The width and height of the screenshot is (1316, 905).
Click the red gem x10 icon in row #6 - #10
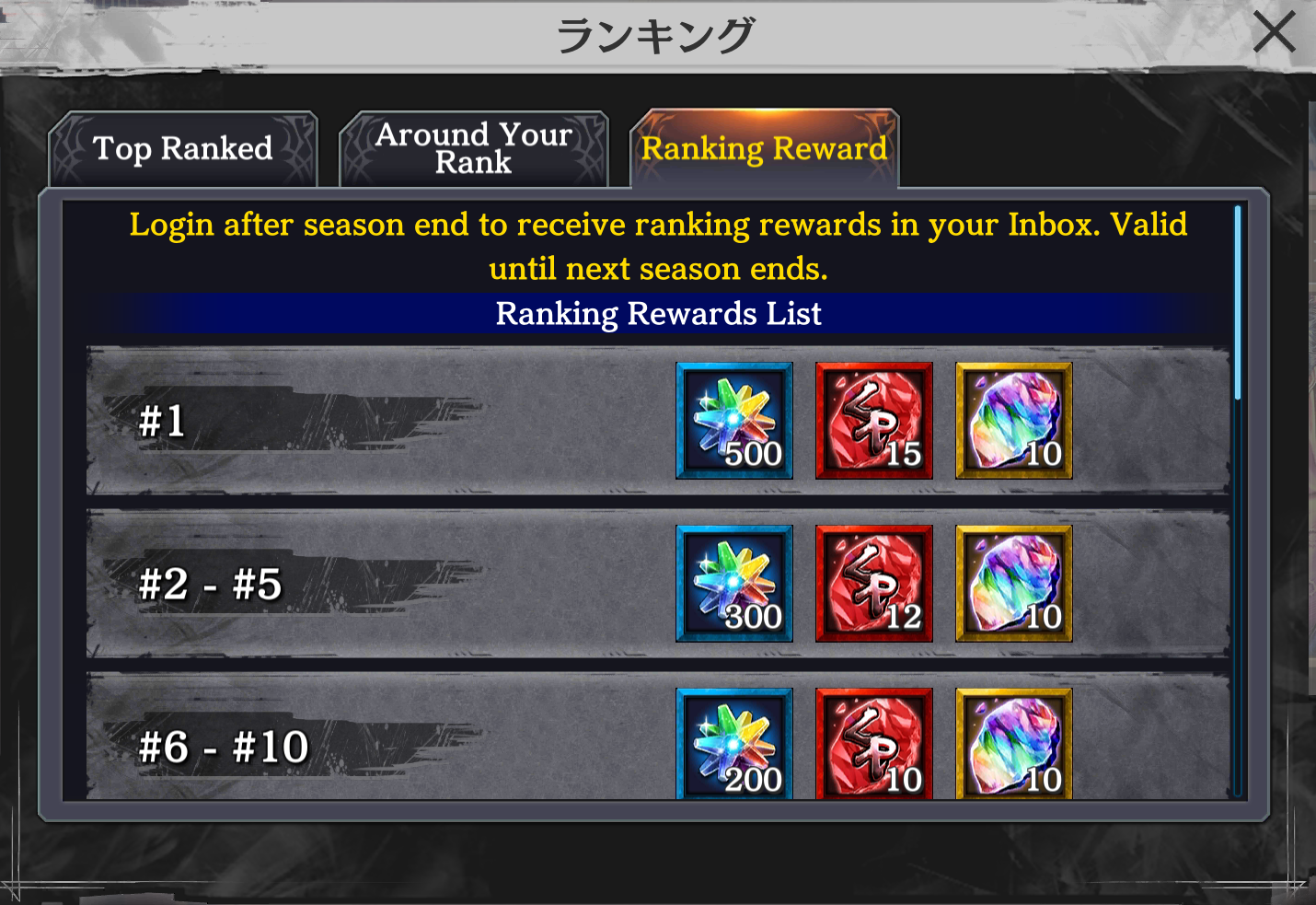click(873, 744)
